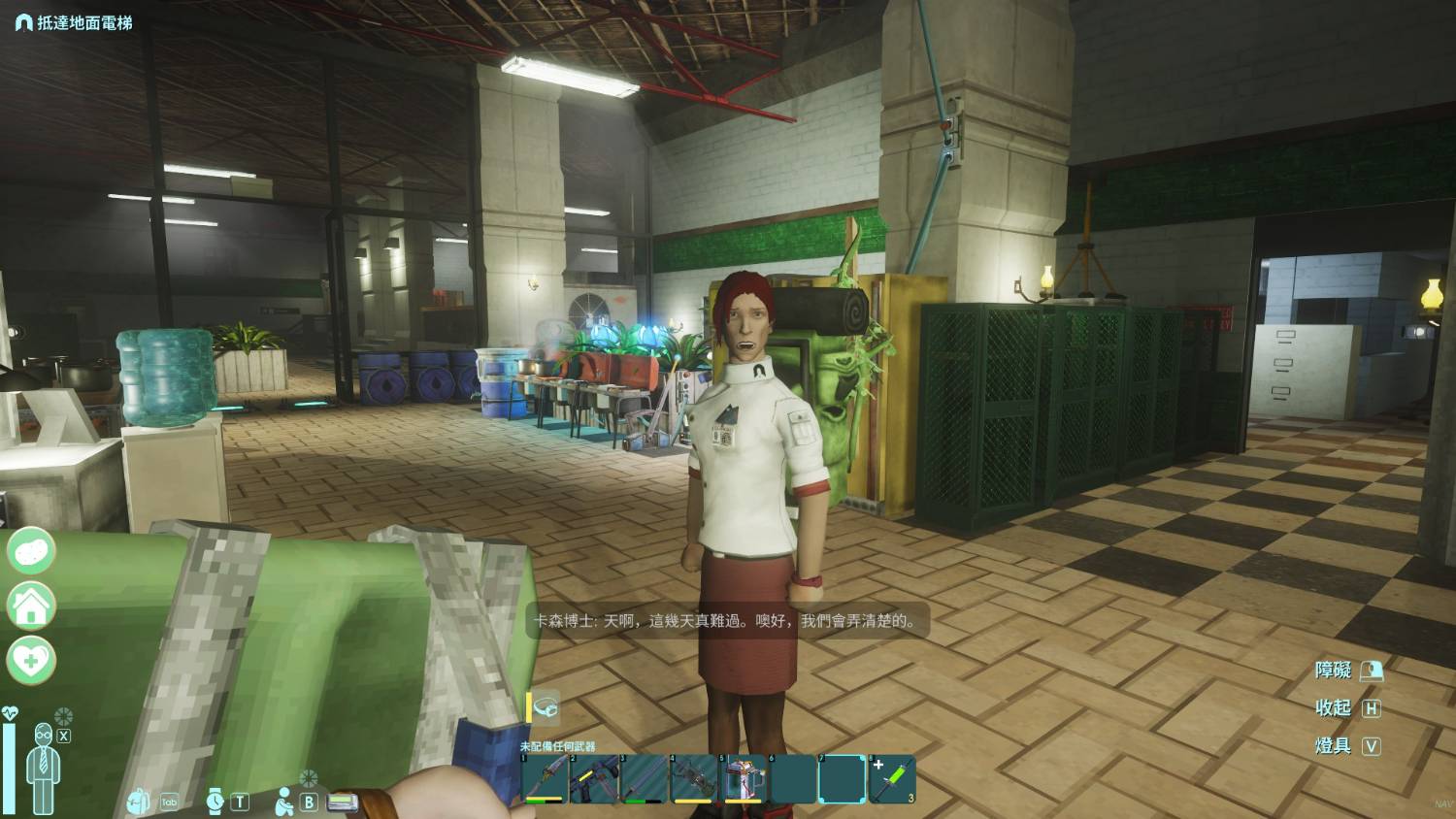Equip the rifle in hotbar slot 4
This screenshot has width=1456, height=819.
click(x=693, y=779)
